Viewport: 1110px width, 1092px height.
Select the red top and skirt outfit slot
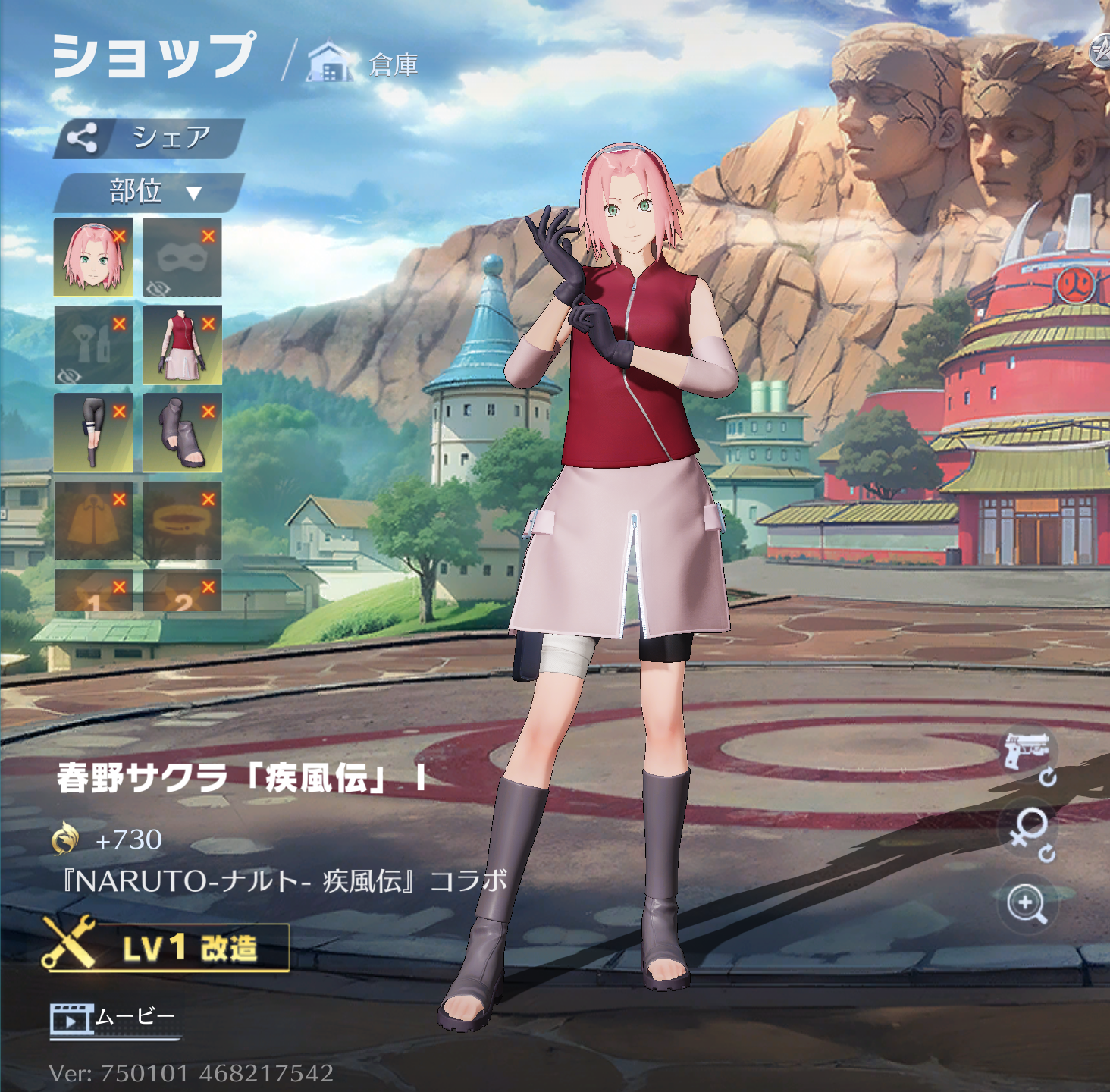[x=182, y=345]
